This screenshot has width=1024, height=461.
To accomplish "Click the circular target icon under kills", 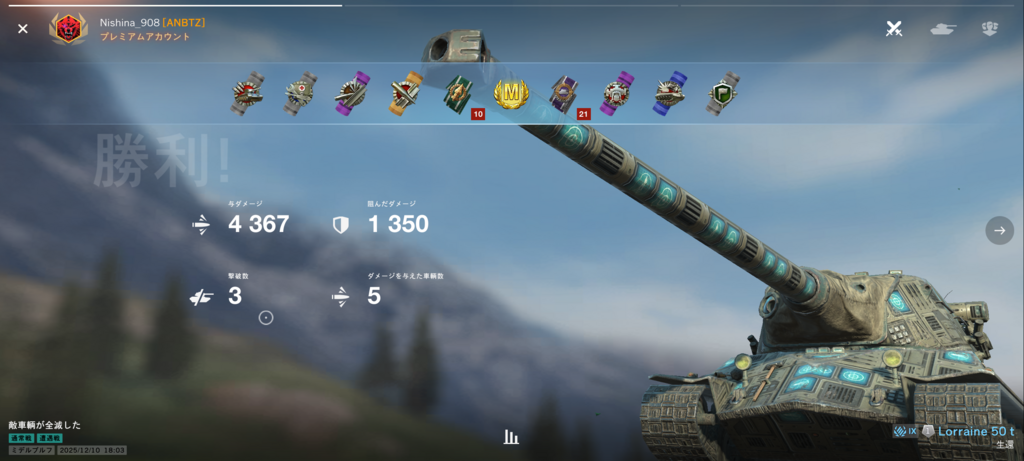I will coord(266,318).
